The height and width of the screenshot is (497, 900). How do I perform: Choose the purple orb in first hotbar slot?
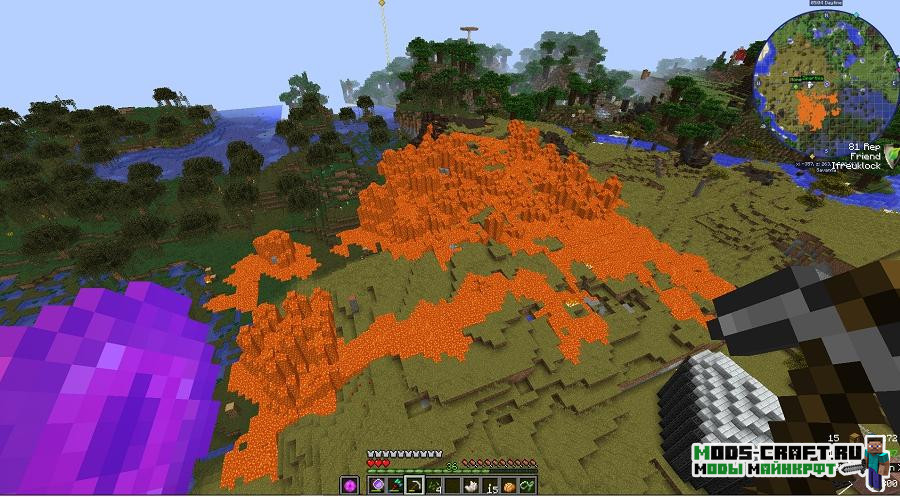(x=380, y=485)
